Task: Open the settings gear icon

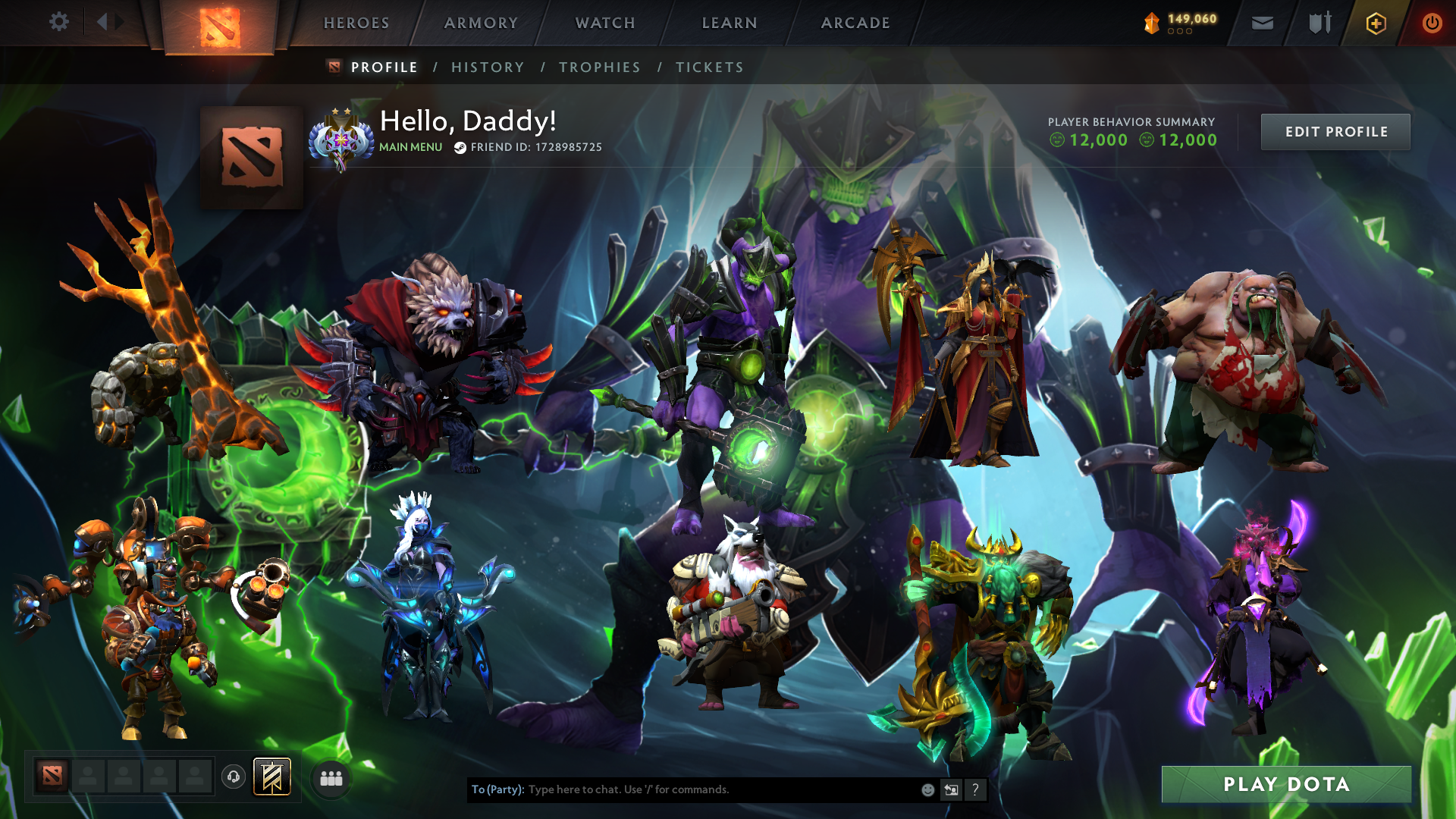Action: pyautogui.click(x=58, y=23)
